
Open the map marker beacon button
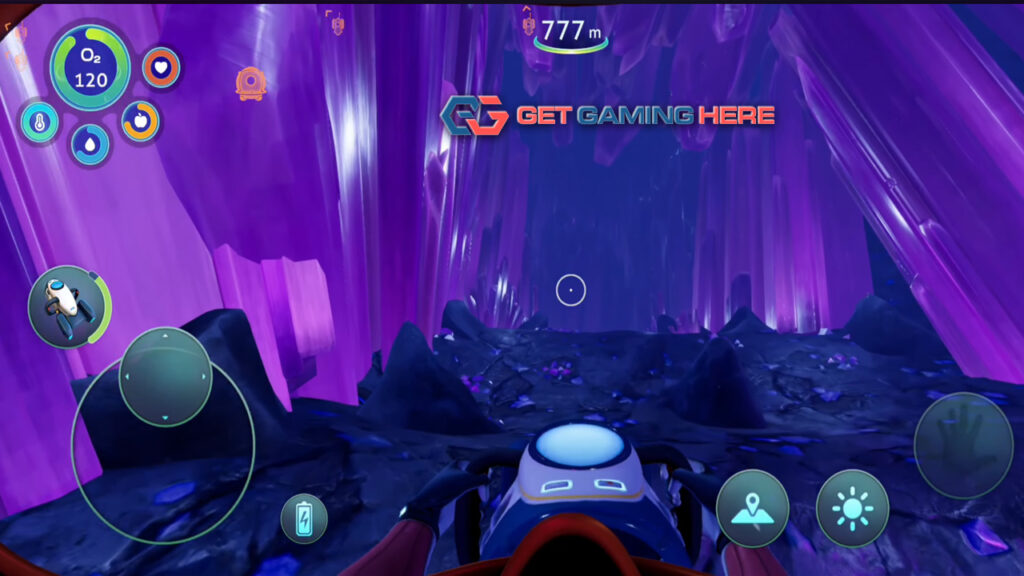pos(752,508)
